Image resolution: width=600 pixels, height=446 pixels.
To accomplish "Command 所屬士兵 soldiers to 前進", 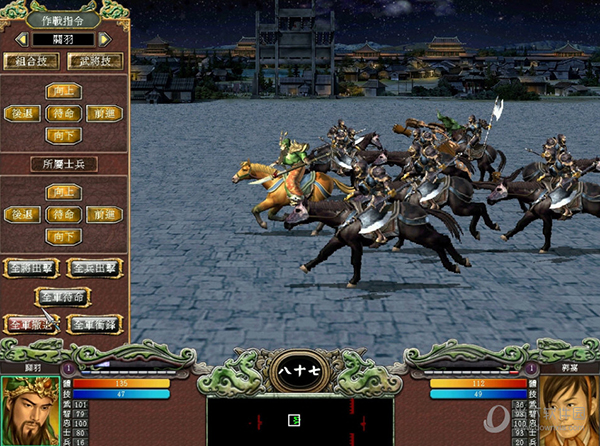I will (x=105, y=214).
